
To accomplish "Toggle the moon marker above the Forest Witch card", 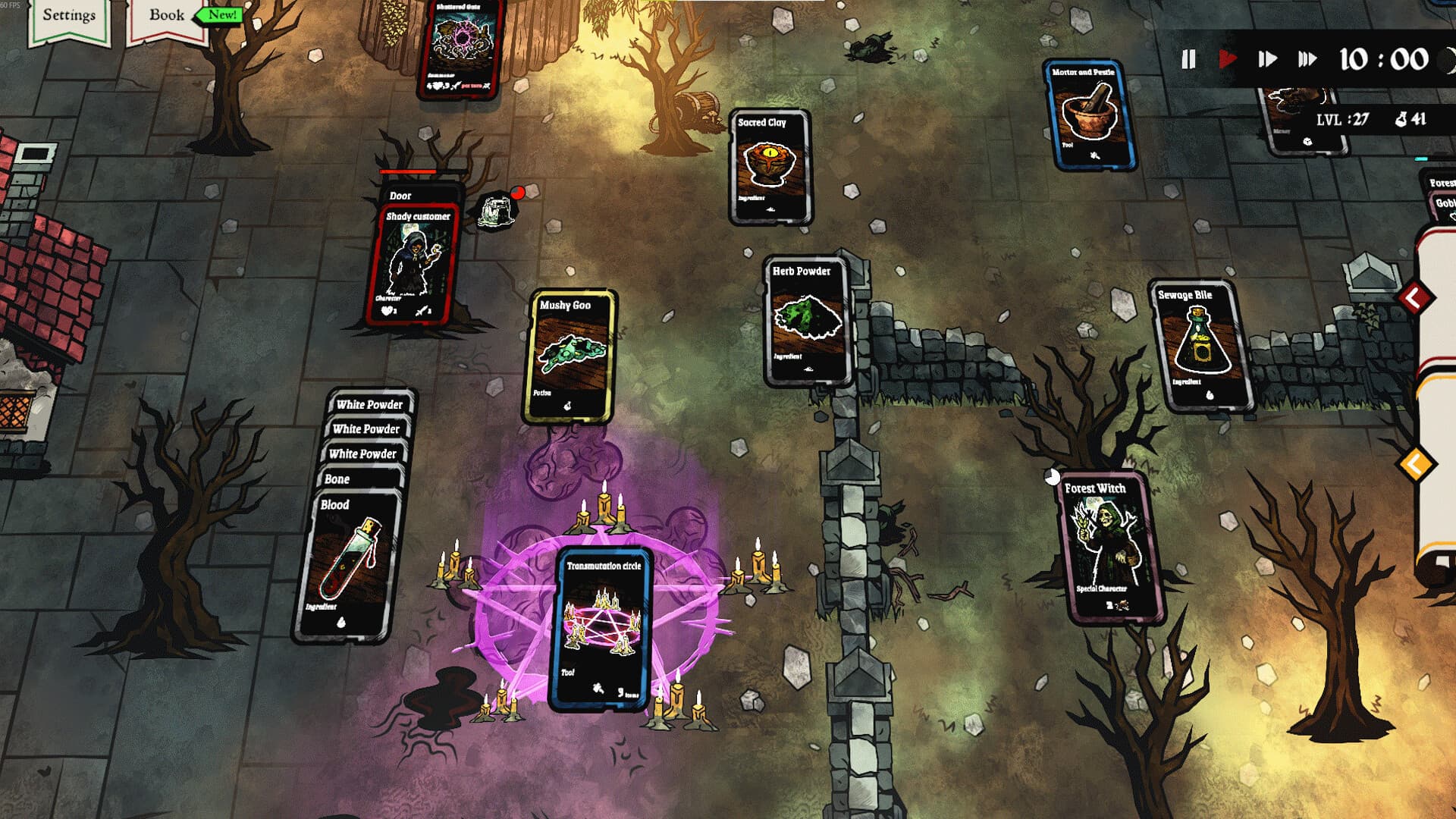I will tap(1054, 478).
